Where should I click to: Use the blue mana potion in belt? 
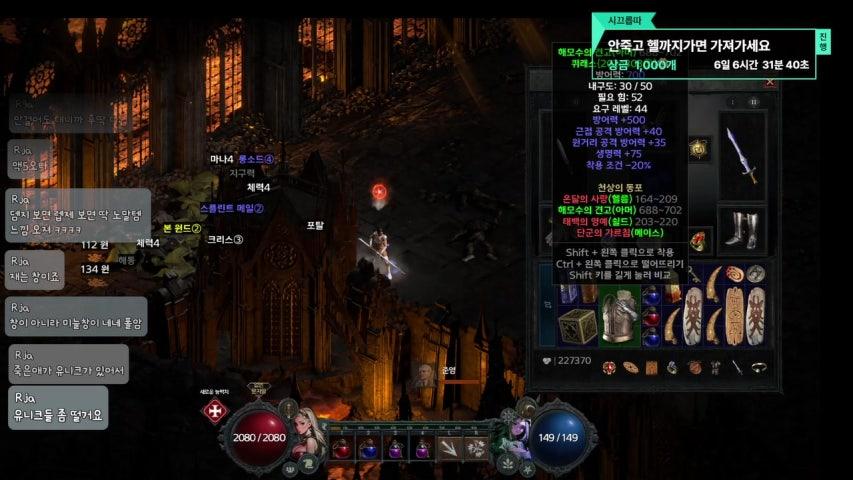click(368, 449)
